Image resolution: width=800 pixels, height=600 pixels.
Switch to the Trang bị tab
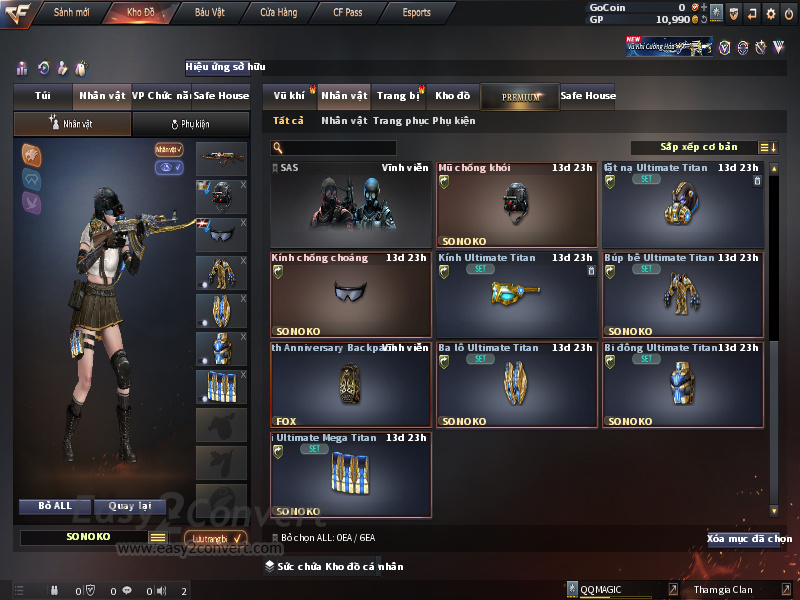tap(398, 96)
